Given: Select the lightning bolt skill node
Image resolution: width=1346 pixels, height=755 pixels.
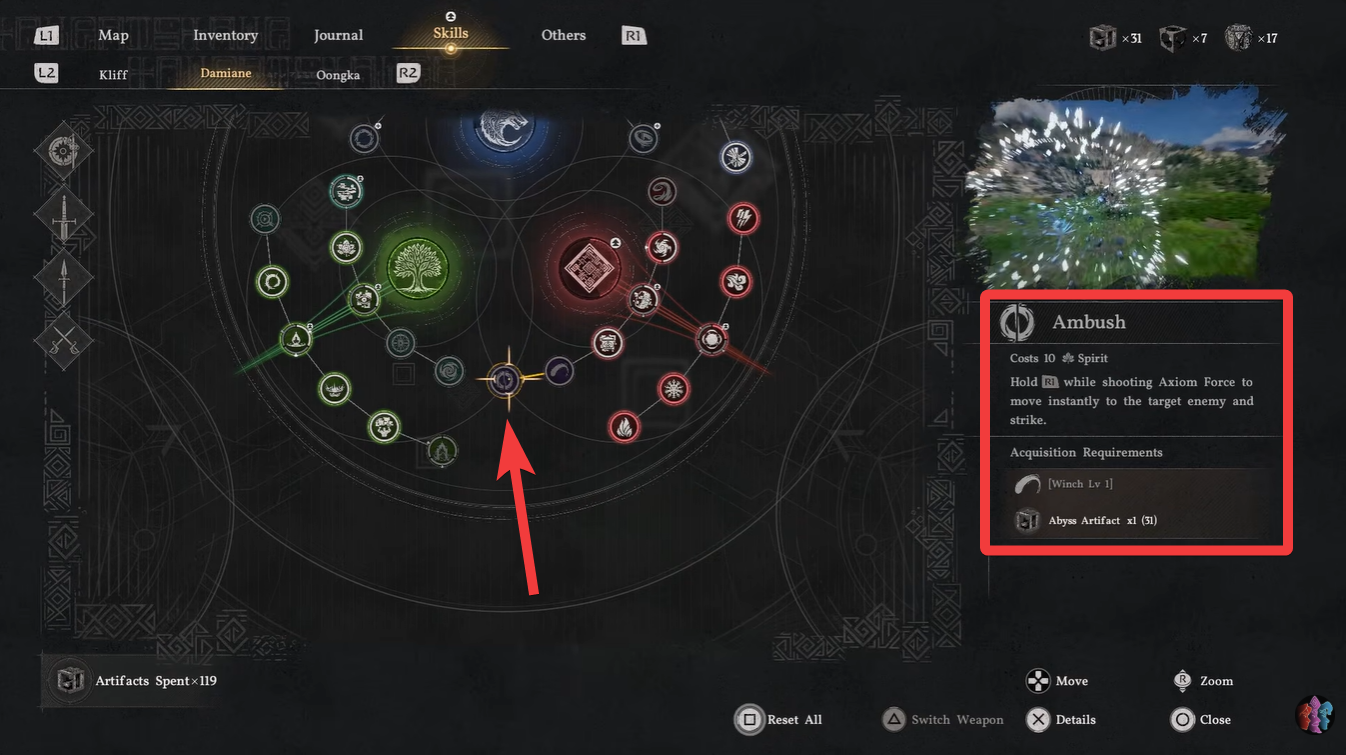Looking at the screenshot, I should [x=743, y=218].
